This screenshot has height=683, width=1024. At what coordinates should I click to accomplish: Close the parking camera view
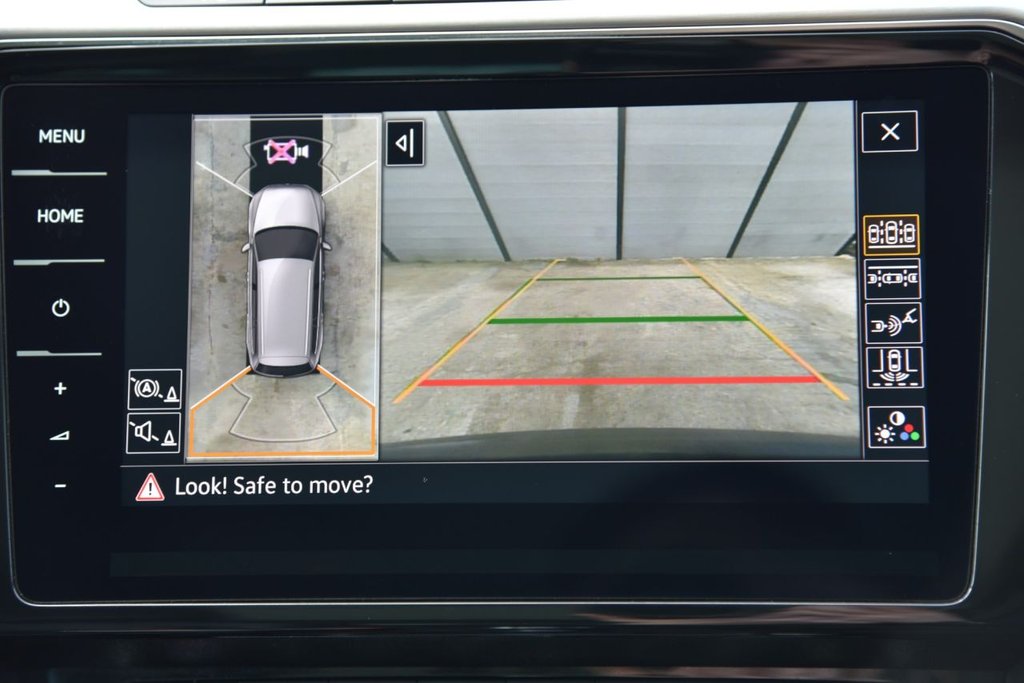pos(889,132)
